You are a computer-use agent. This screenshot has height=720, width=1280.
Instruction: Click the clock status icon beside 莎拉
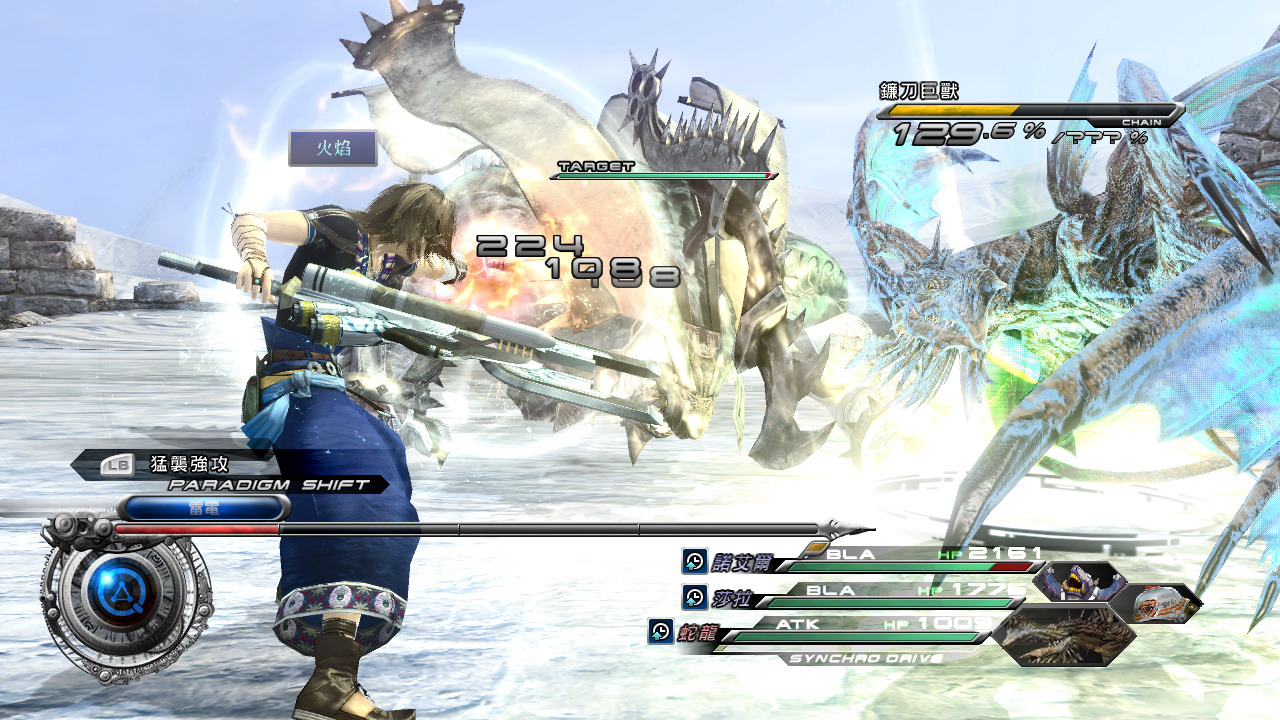[x=694, y=597]
